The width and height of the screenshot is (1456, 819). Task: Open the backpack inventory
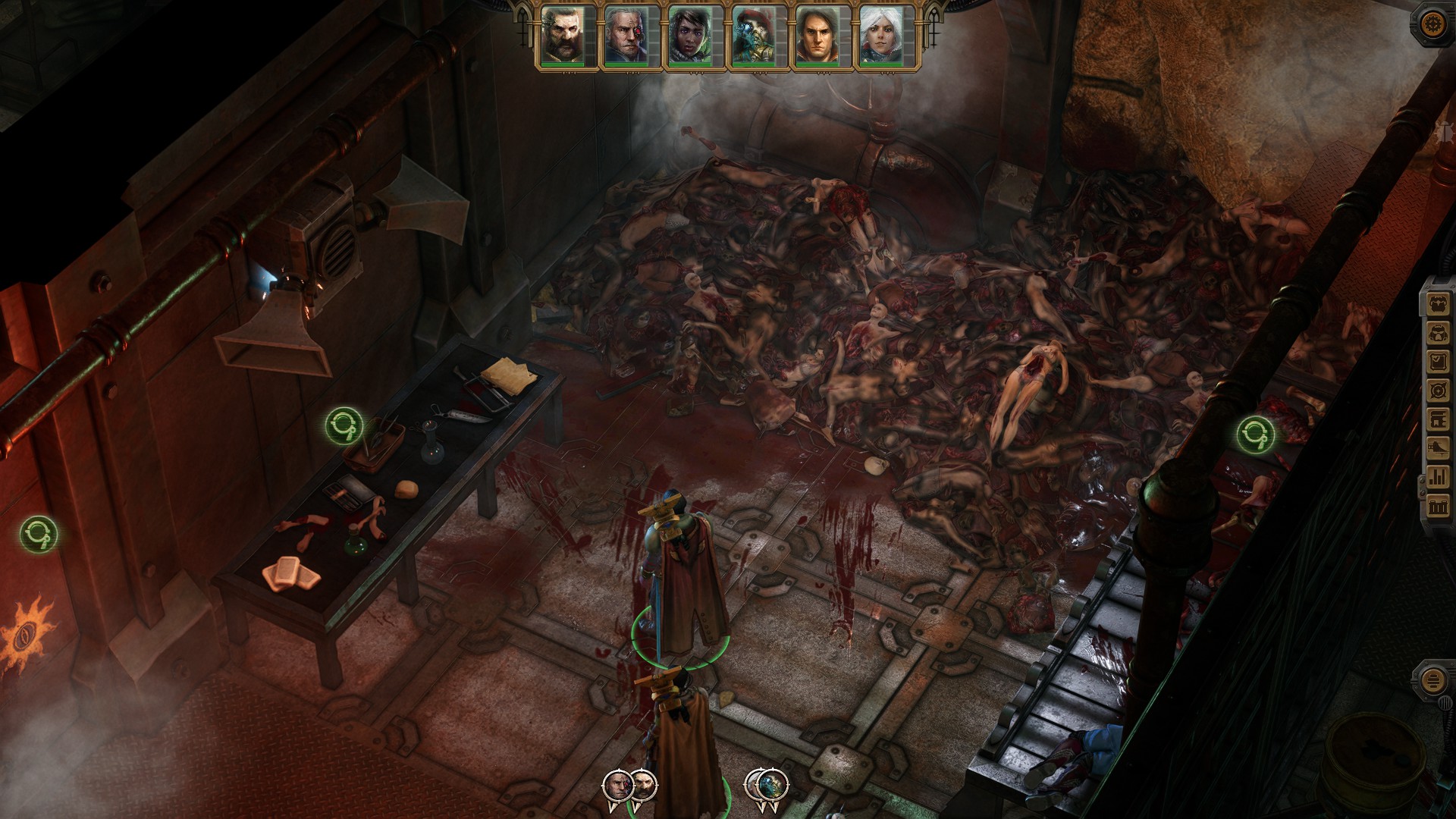click(x=1439, y=334)
